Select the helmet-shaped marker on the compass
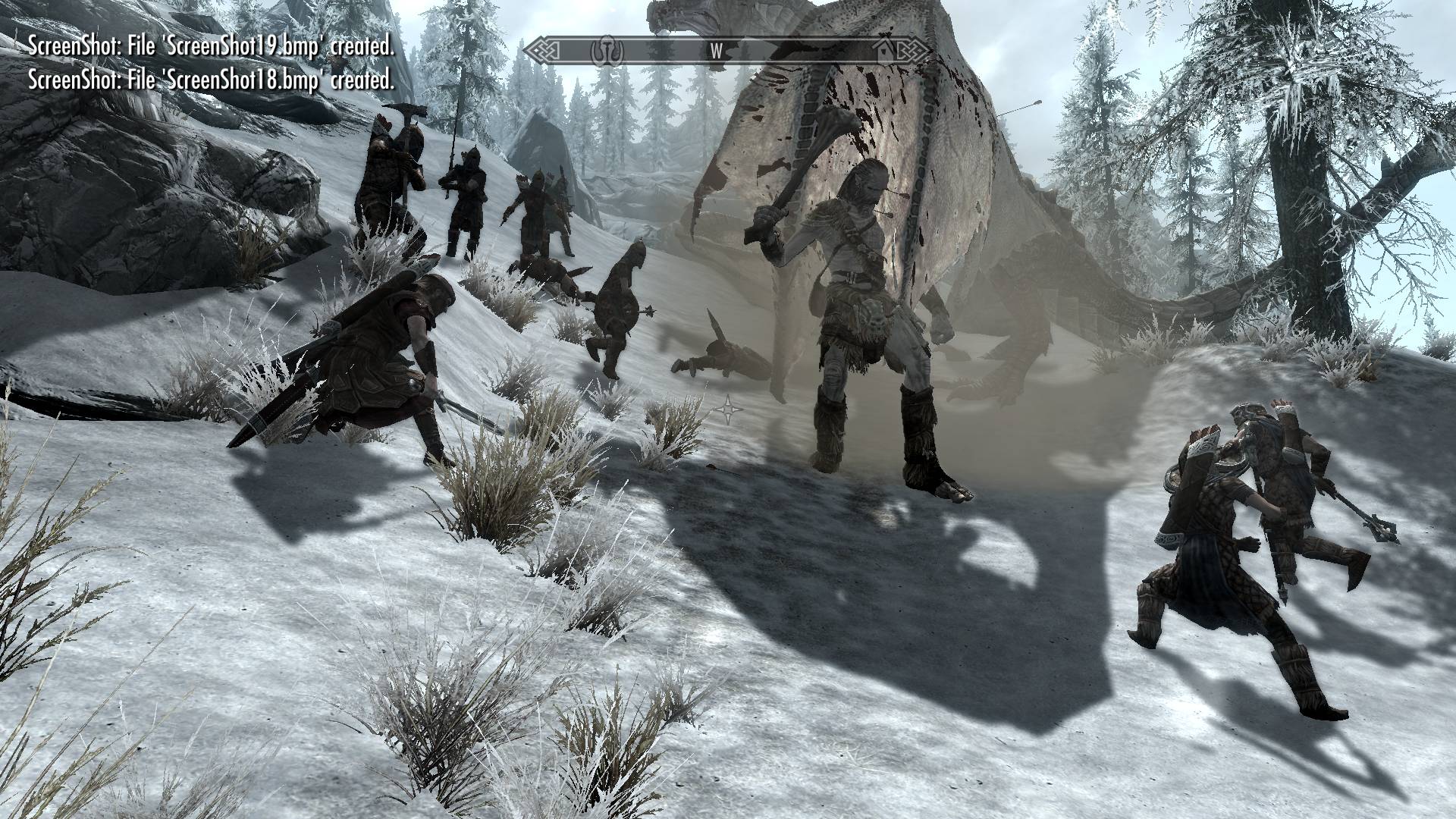Viewport: 1456px width, 819px height. (607, 51)
